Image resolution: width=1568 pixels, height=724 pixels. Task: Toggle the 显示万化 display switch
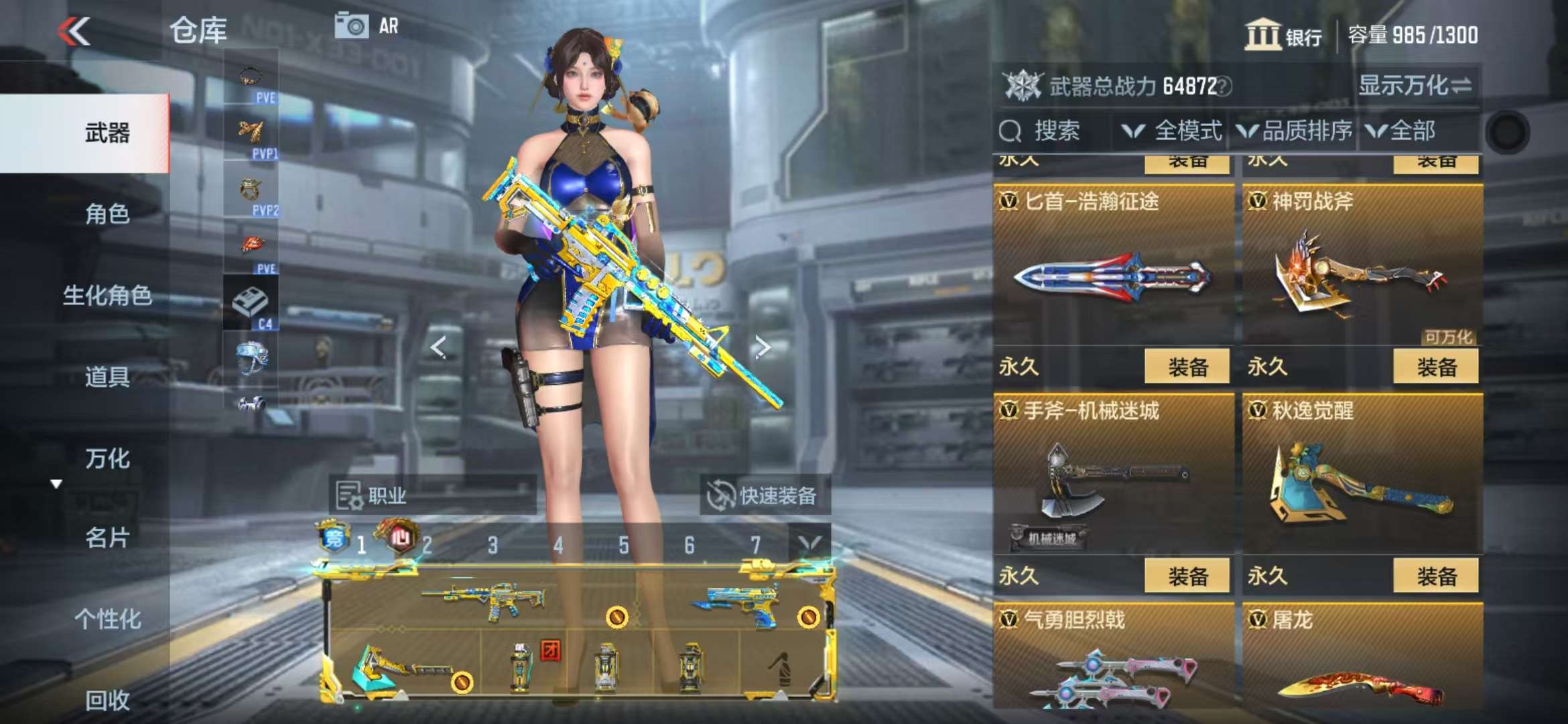tap(1414, 86)
